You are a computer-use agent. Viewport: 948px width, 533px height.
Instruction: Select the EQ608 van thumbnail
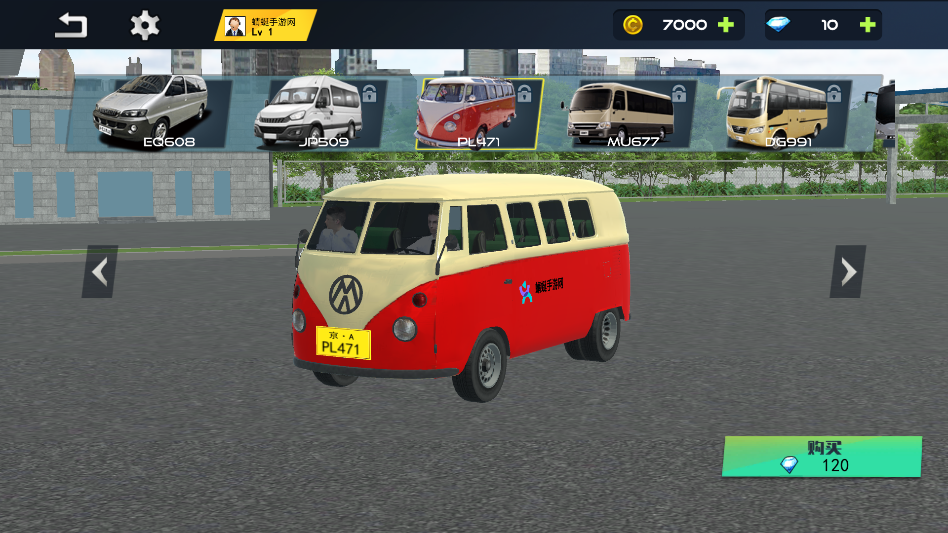point(152,113)
